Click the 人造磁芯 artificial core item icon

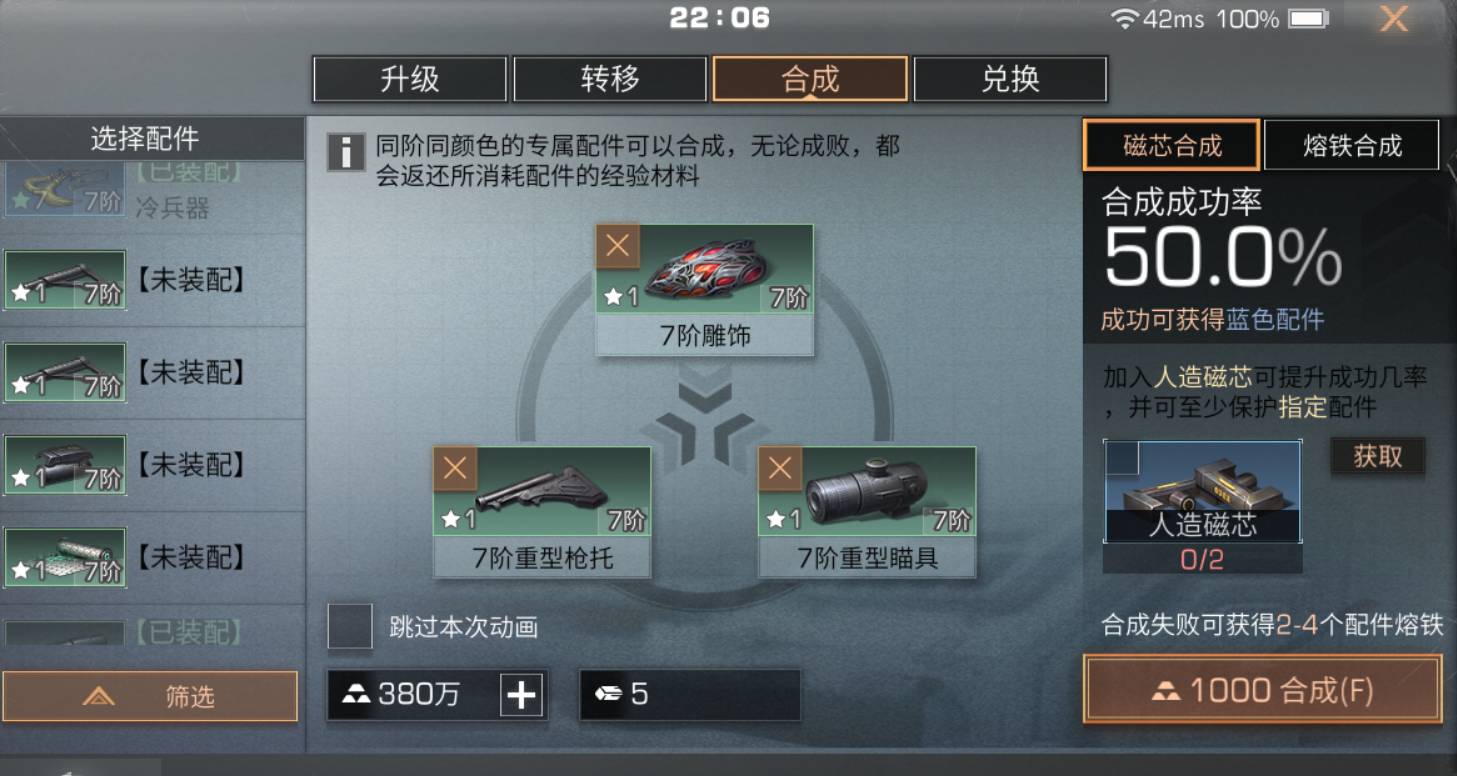point(1200,490)
